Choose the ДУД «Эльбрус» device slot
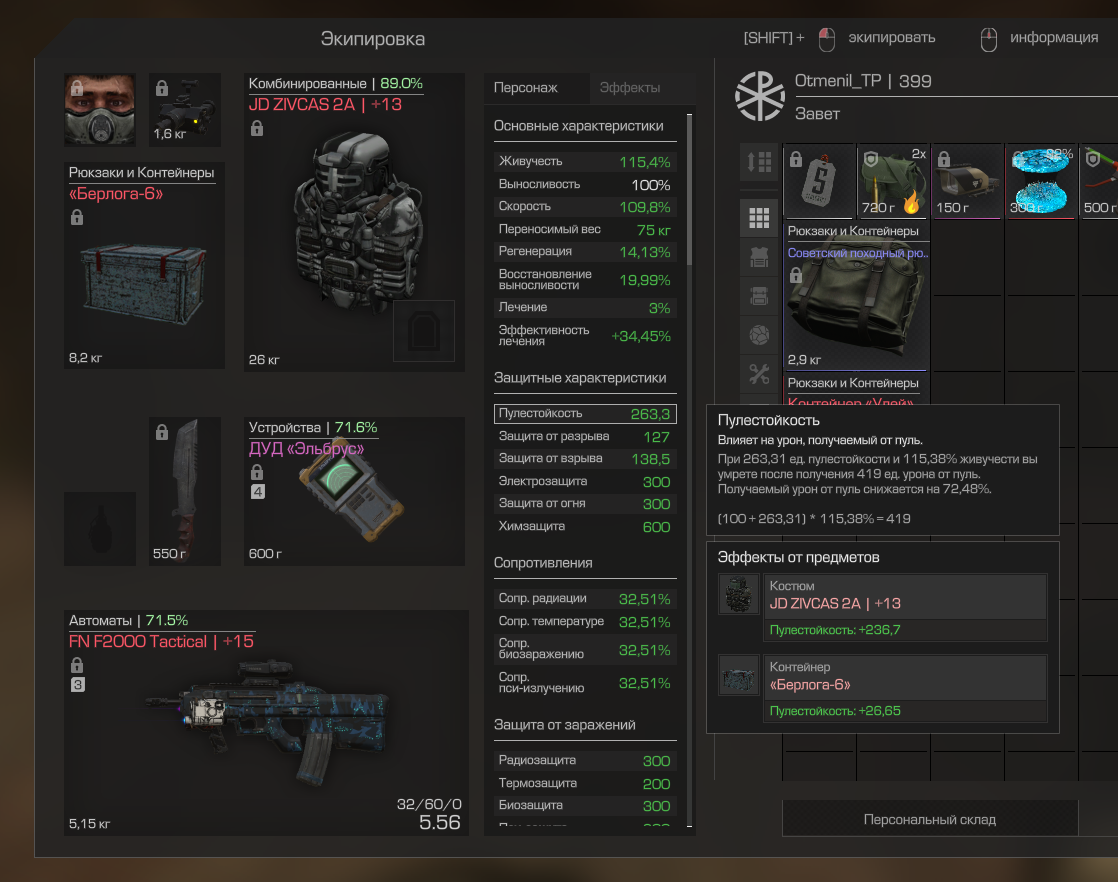The width and height of the screenshot is (1118, 882). coord(354,490)
